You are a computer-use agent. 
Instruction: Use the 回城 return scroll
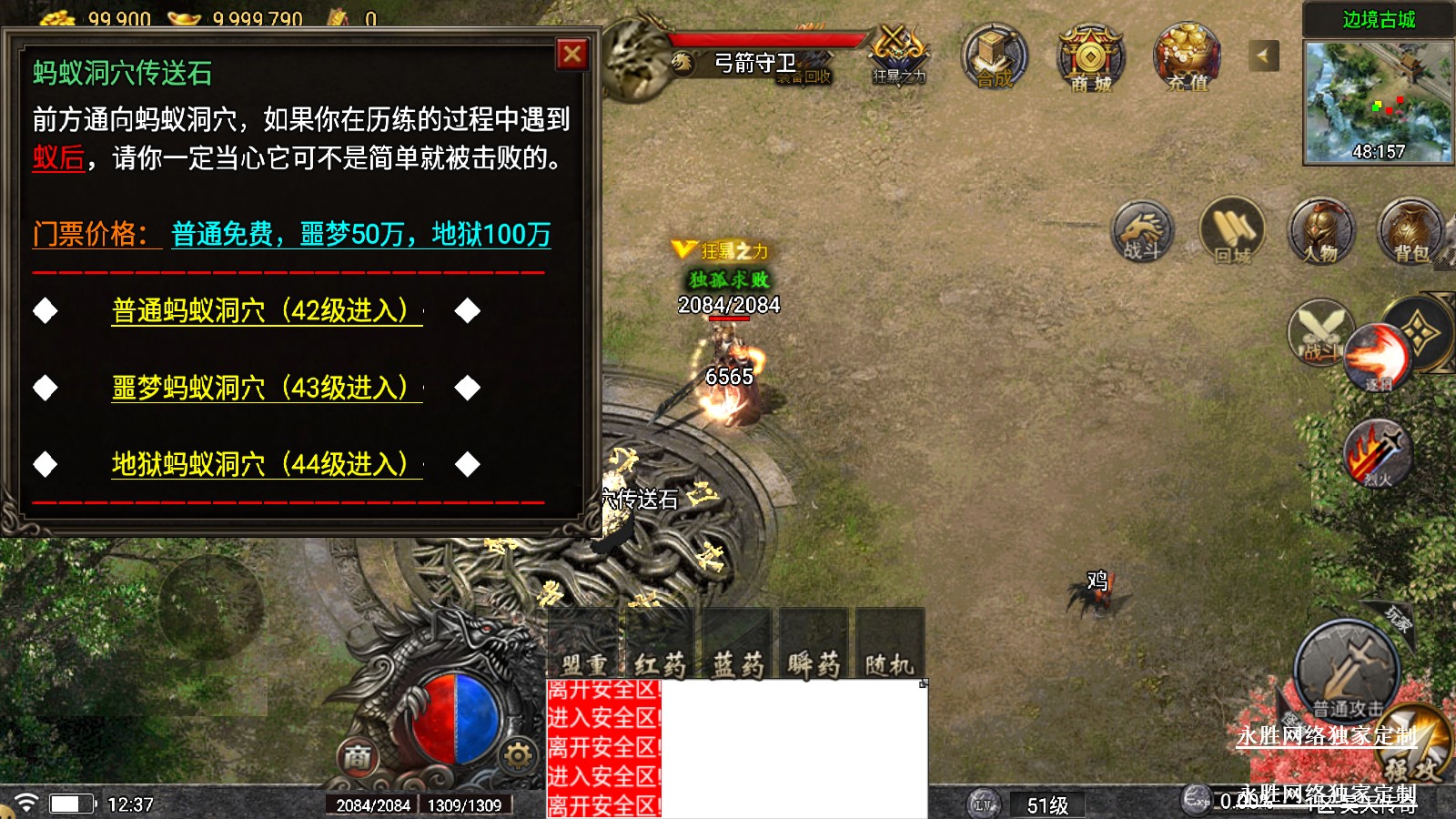[1232, 231]
